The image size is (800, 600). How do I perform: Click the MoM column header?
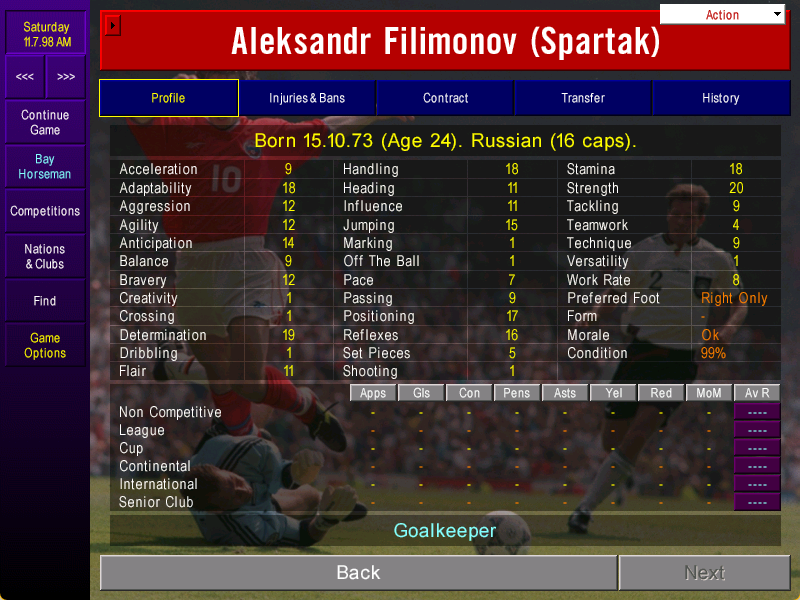(709, 393)
